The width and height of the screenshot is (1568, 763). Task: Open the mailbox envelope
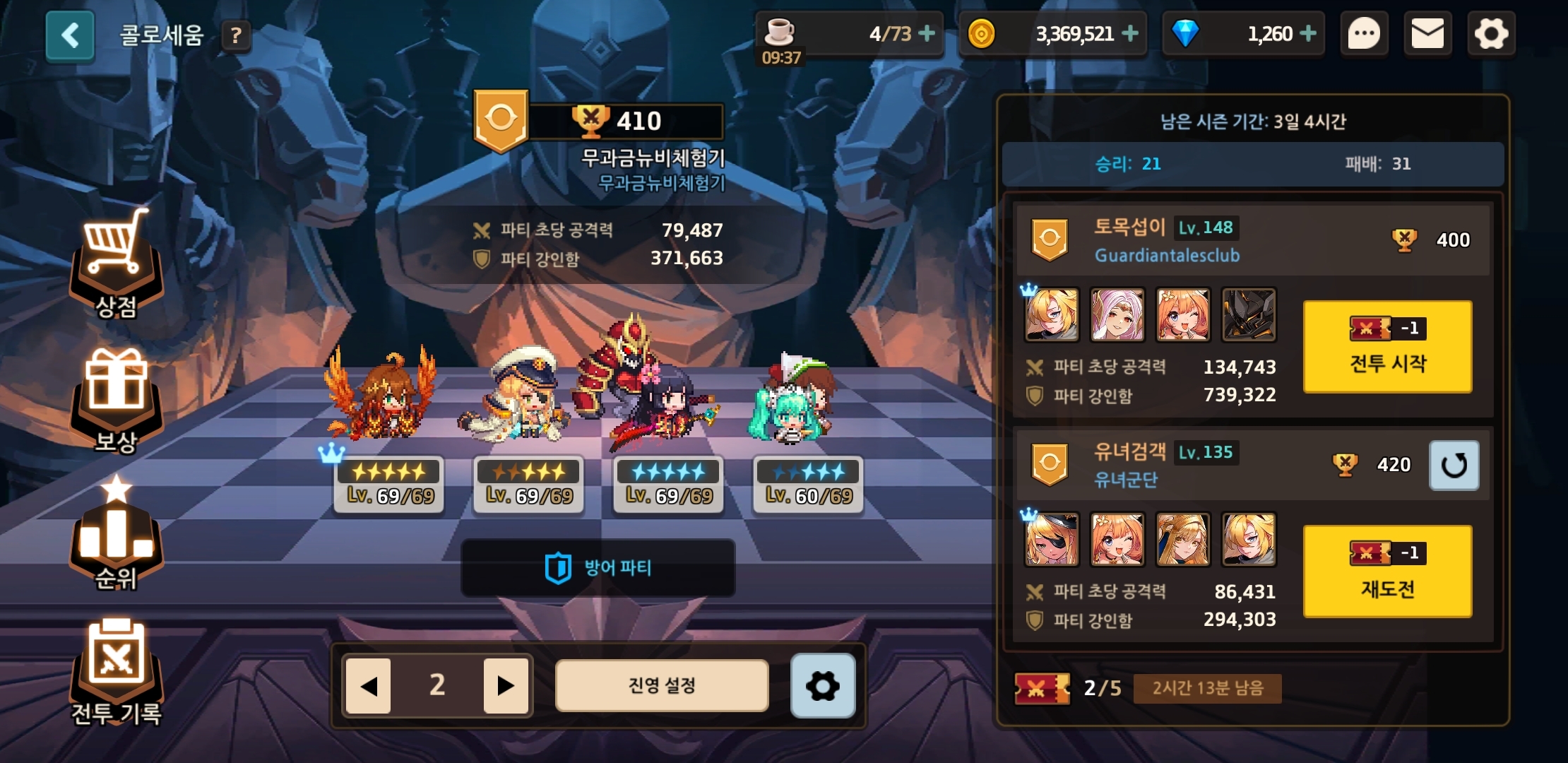[1427, 34]
